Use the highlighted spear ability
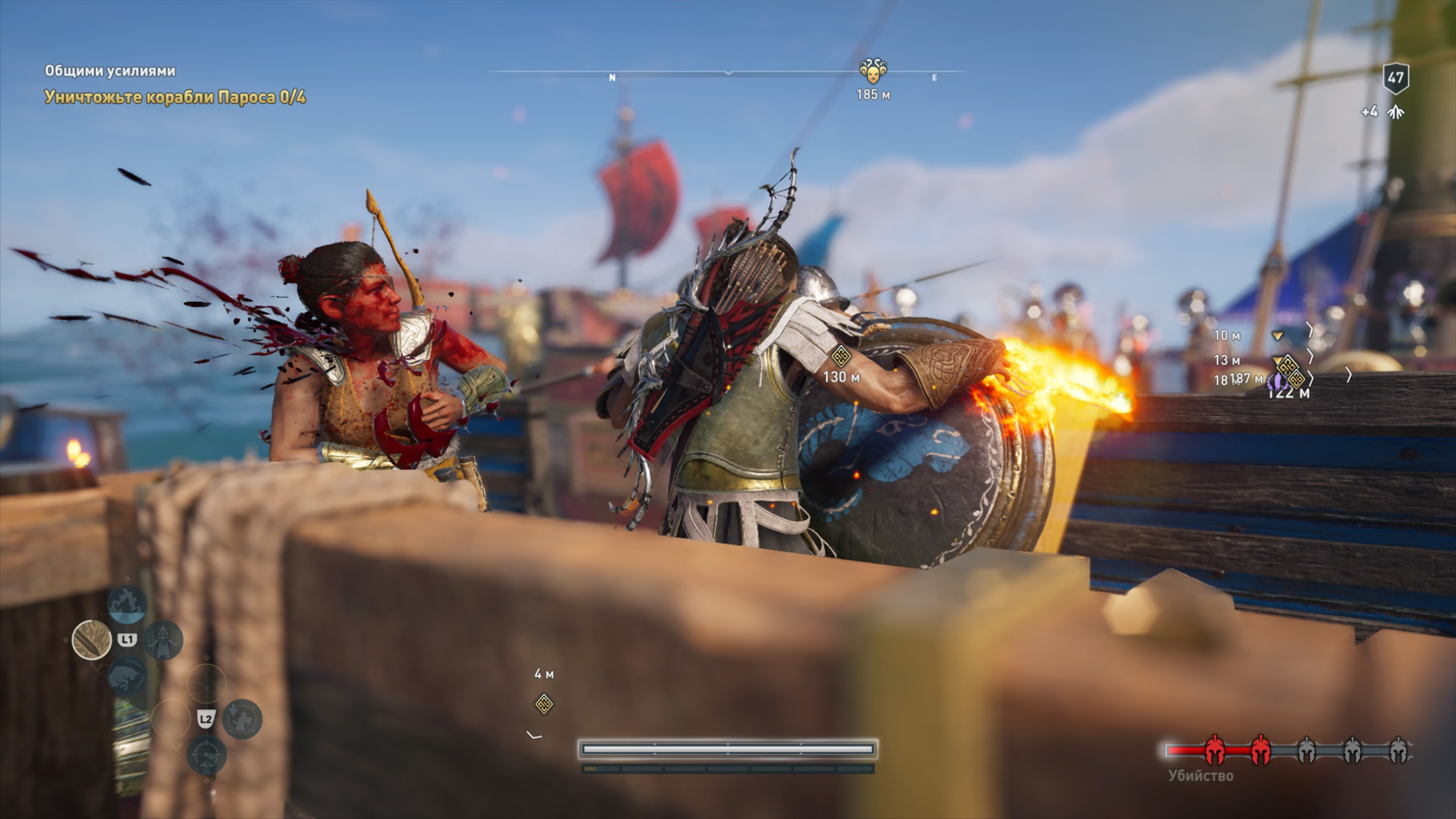This screenshot has height=819, width=1456. (x=92, y=640)
